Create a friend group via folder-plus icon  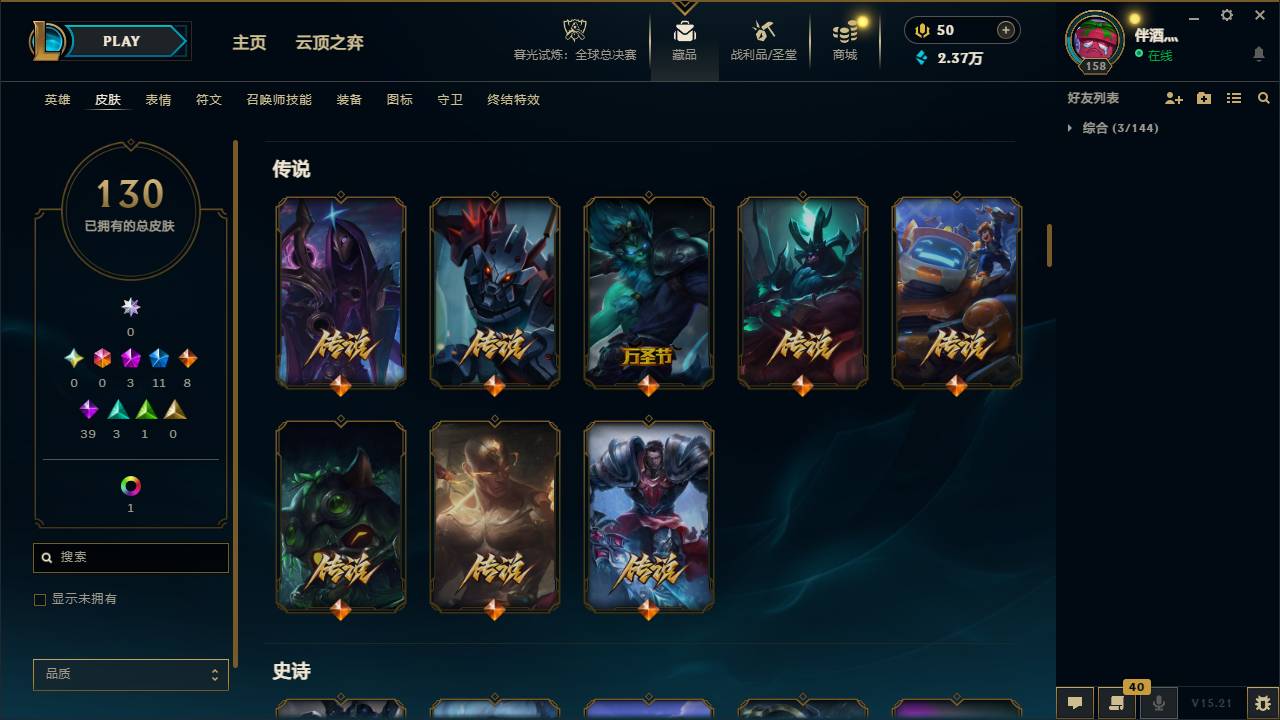click(x=1201, y=97)
